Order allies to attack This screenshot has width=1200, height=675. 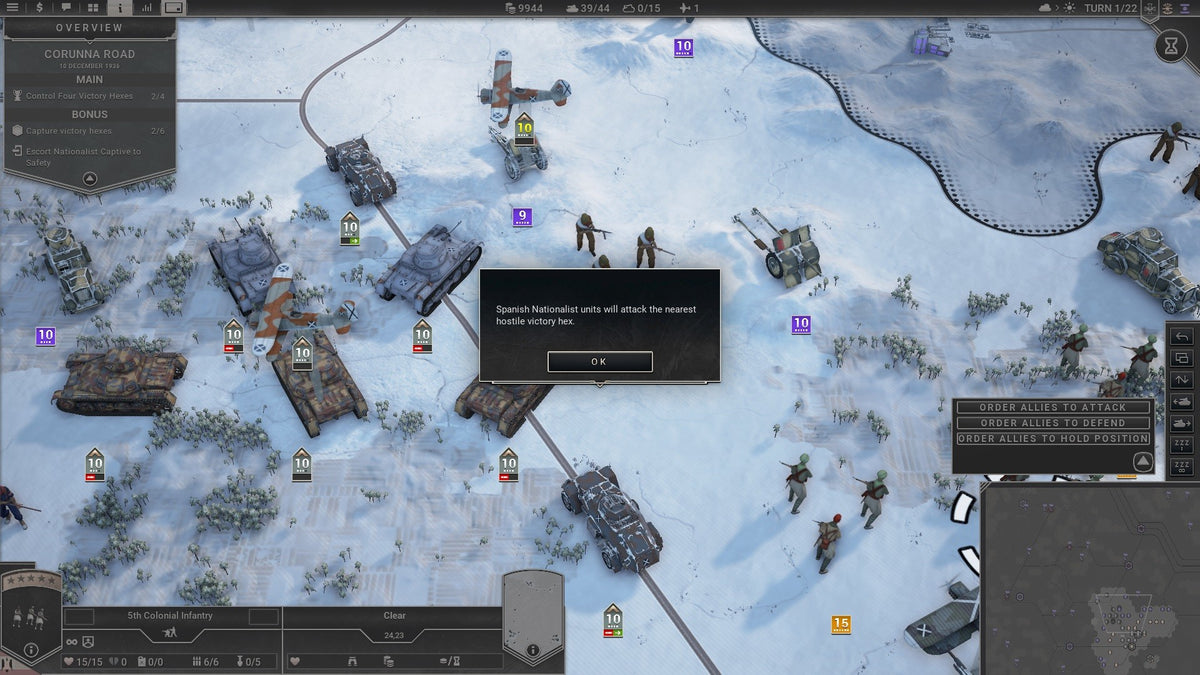click(1053, 408)
